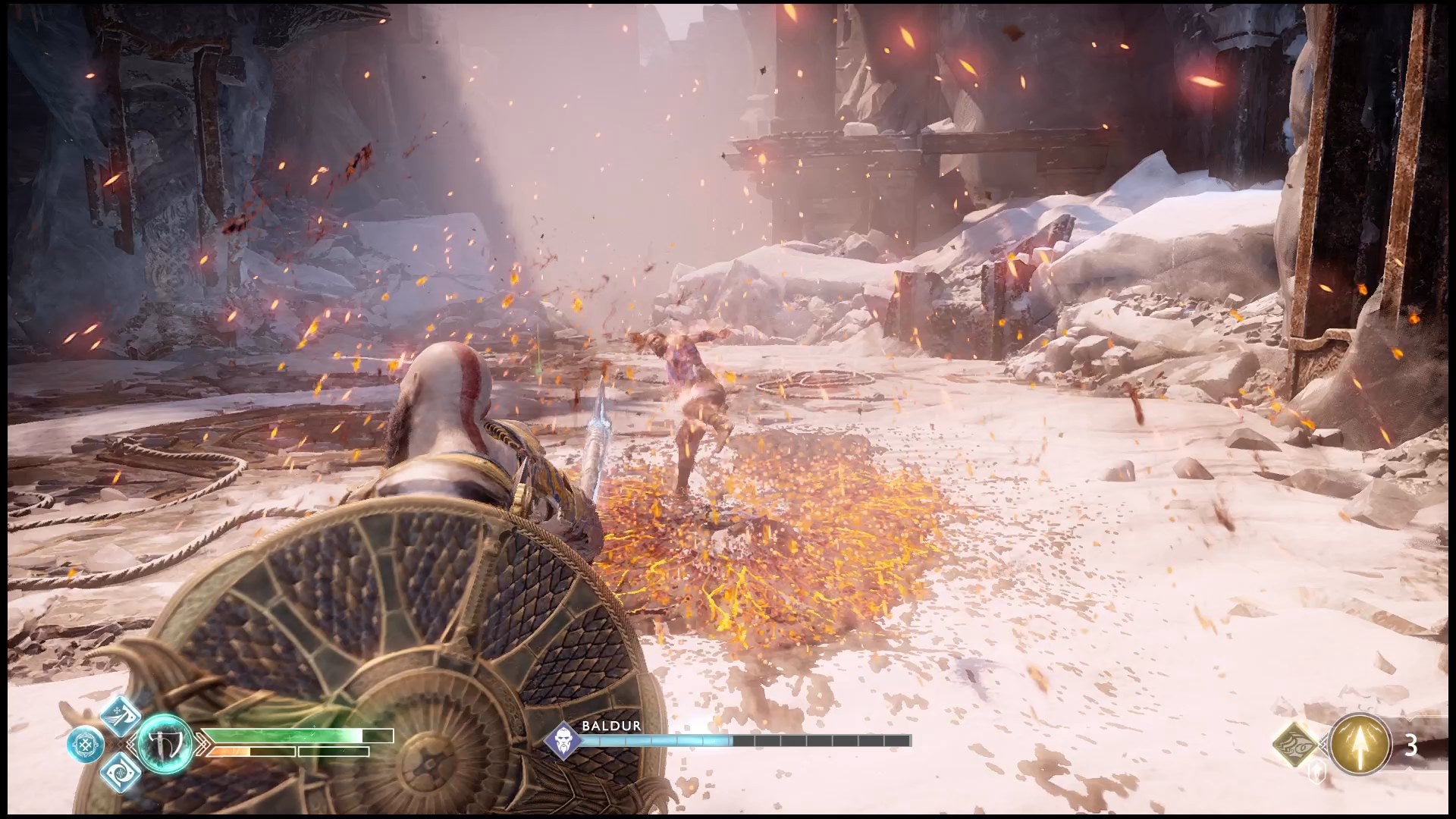Select the Leviathan Axe weapon icon
The image size is (1456, 819).
coord(165,744)
